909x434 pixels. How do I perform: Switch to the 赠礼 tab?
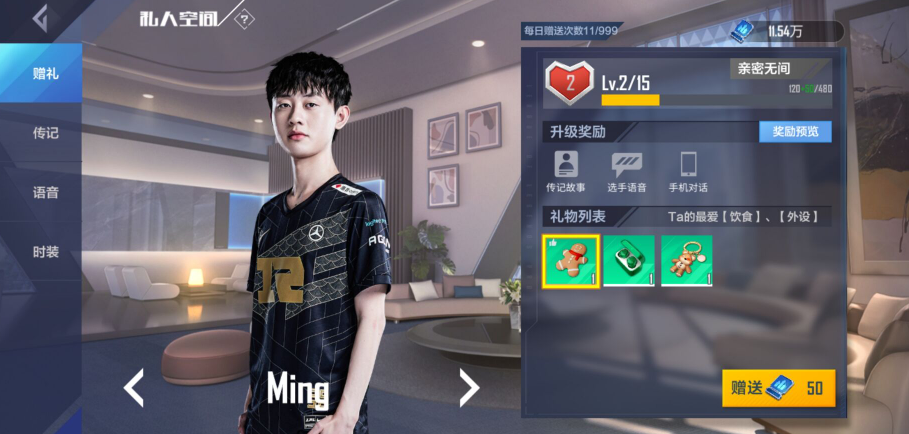pyautogui.click(x=45, y=73)
